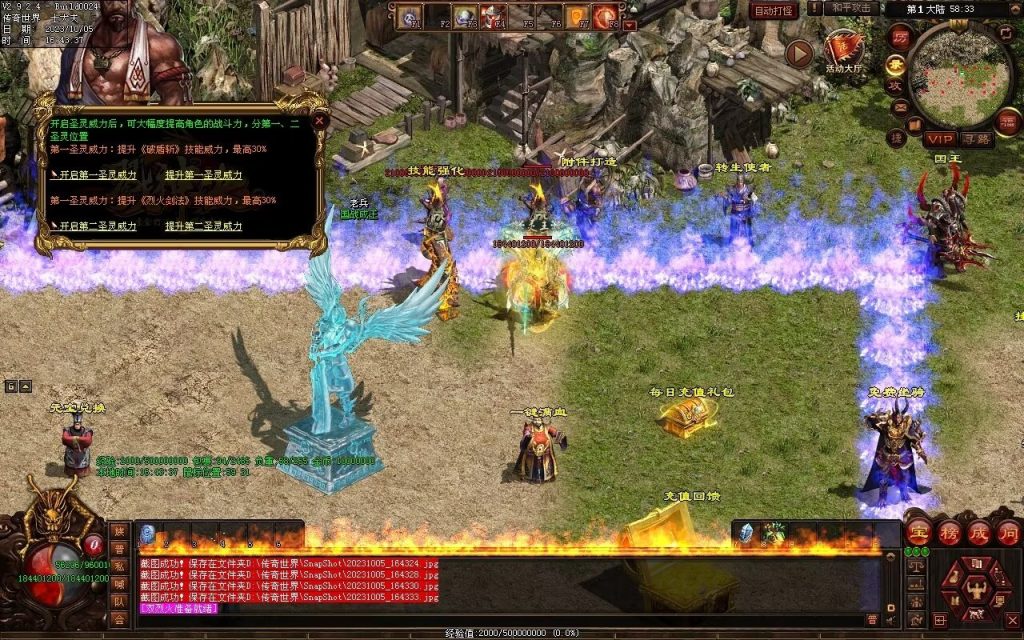
Task: Open the circular minimap
Action: pyautogui.click(x=960, y=73)
